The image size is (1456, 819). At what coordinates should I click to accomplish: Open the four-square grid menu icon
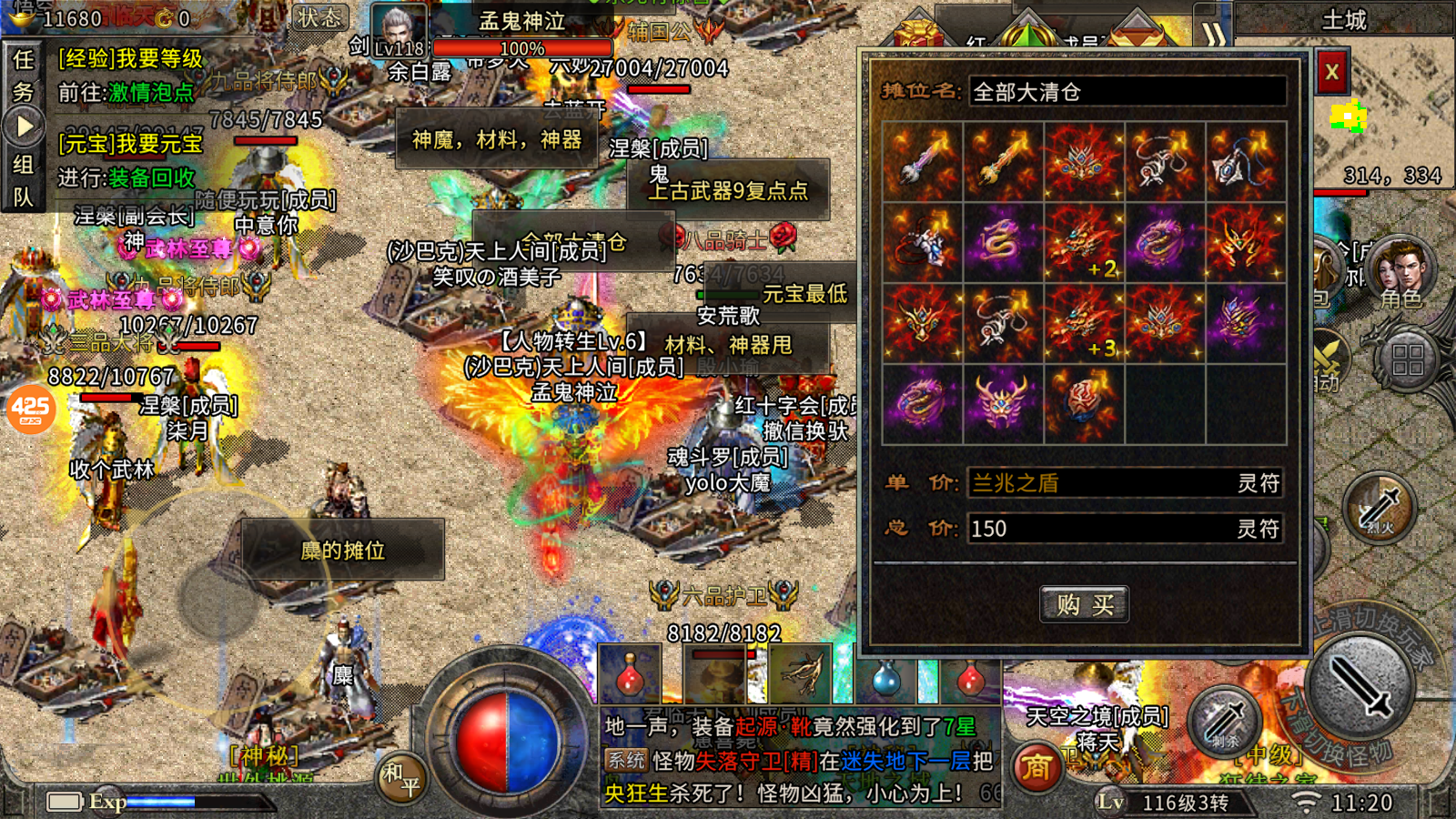pos(1407,359)
